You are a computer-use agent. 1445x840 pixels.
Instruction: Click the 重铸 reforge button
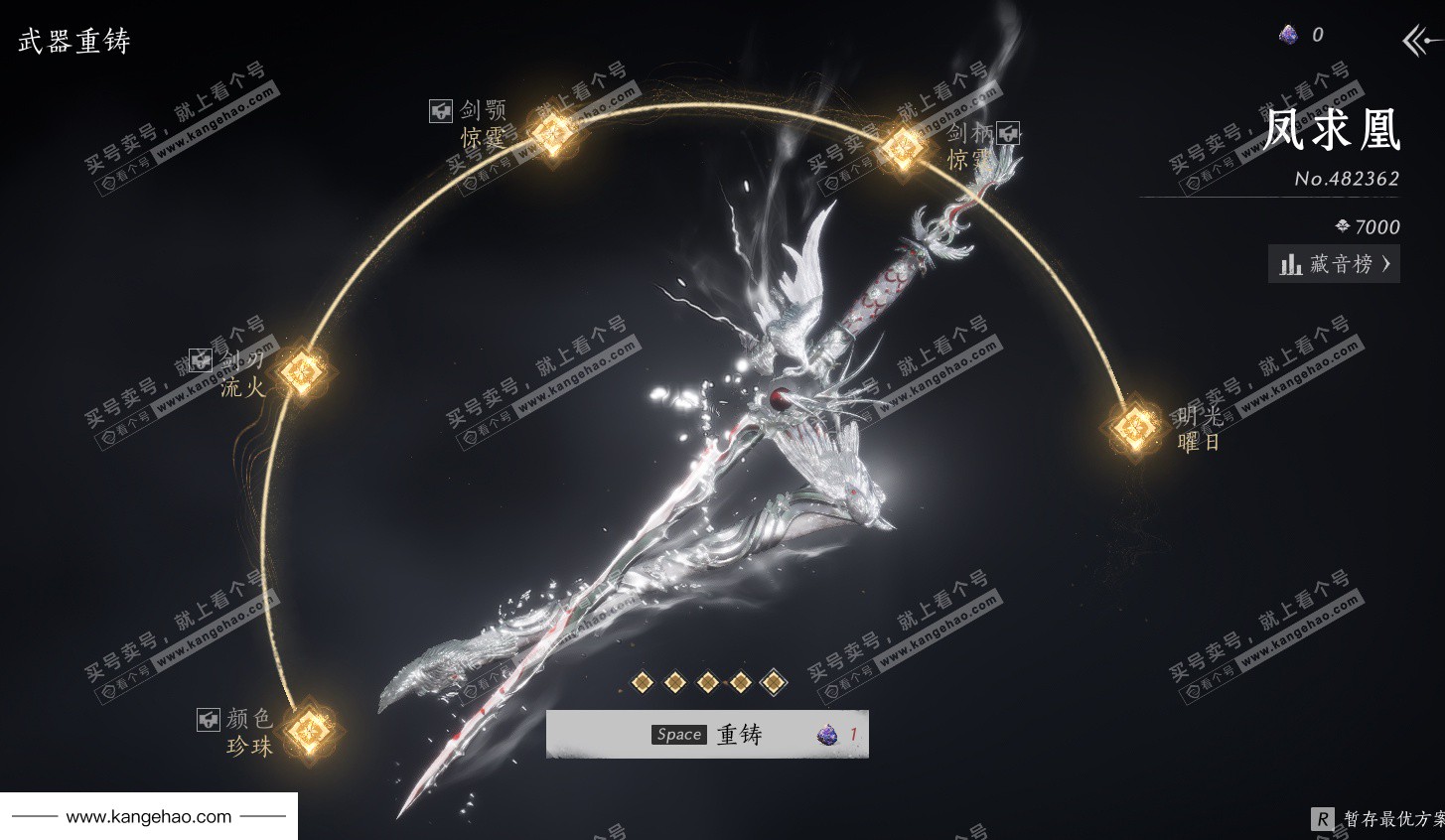707,735
